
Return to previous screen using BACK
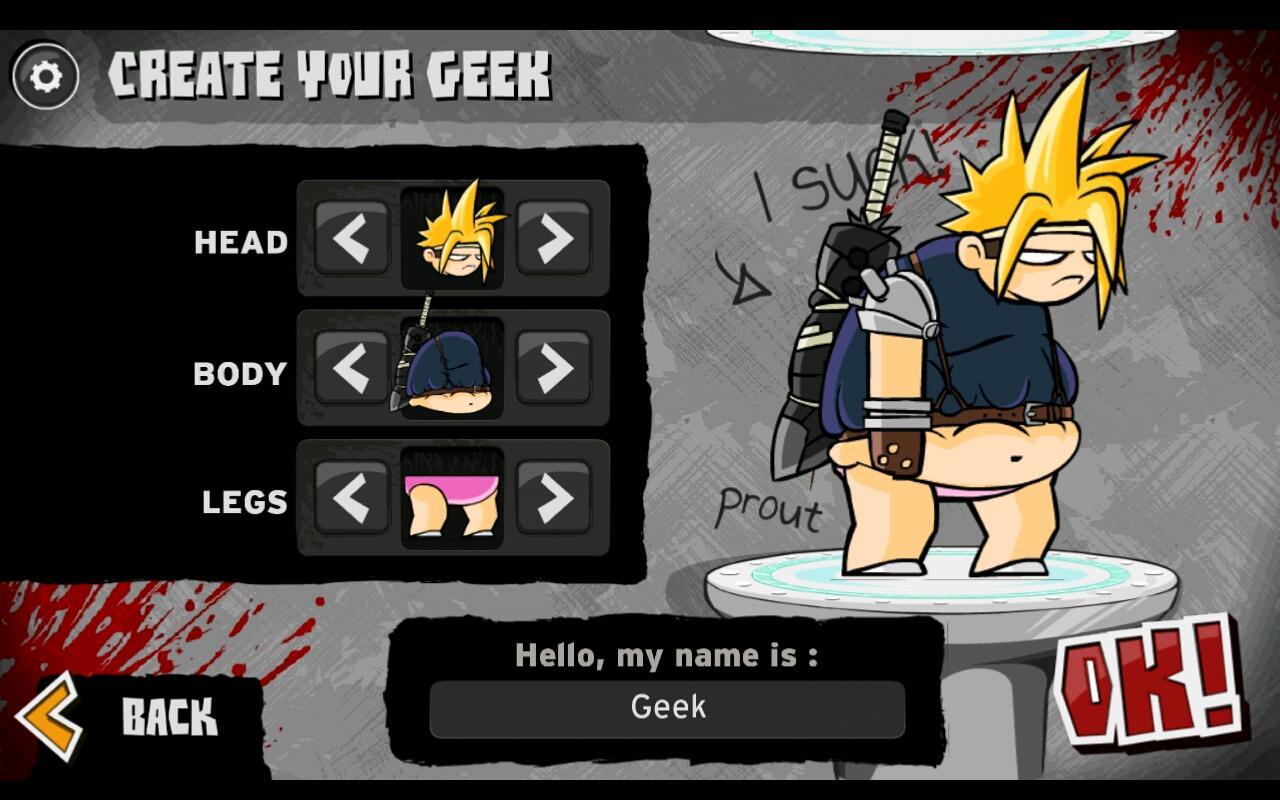click(x=168, y=716)
